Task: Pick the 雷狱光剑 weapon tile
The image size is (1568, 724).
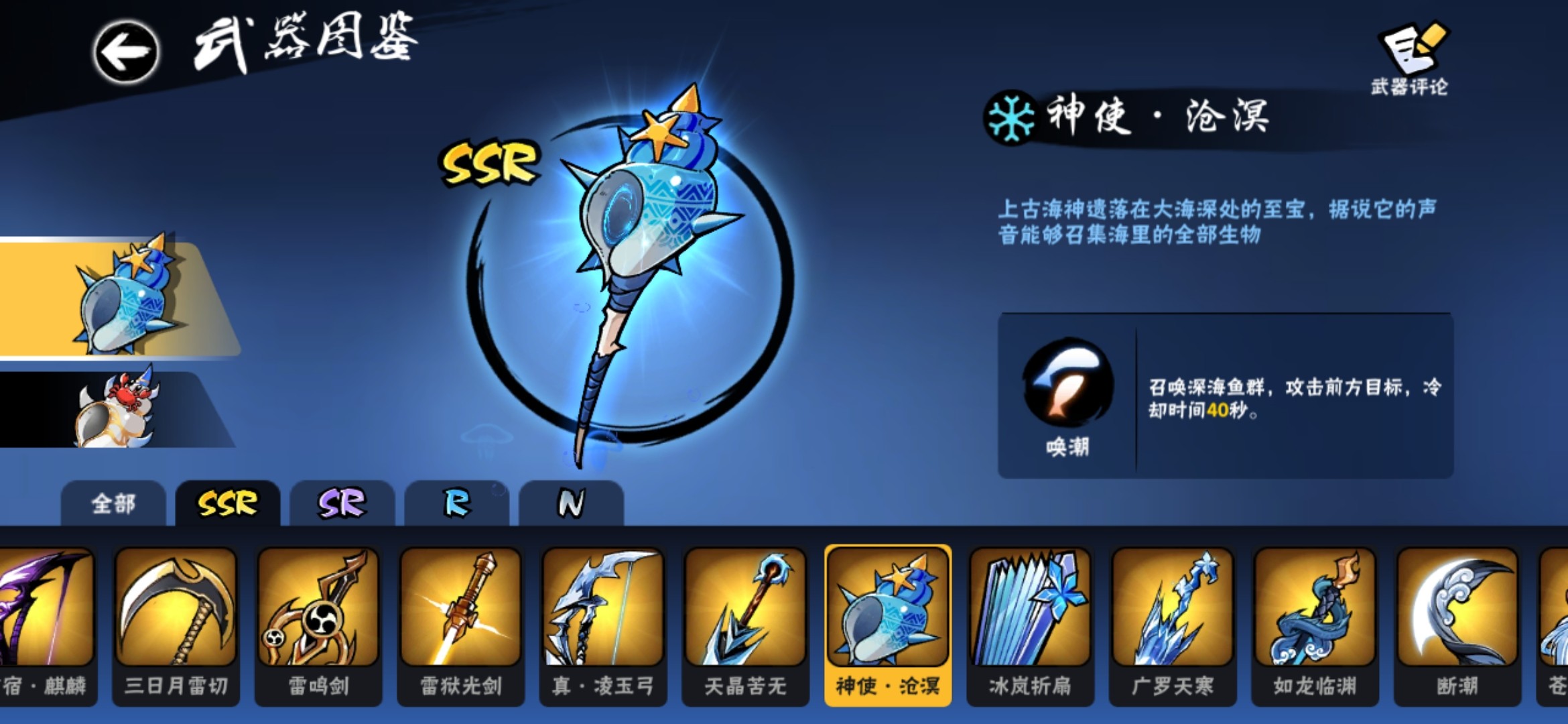Action: coord(461,625)
